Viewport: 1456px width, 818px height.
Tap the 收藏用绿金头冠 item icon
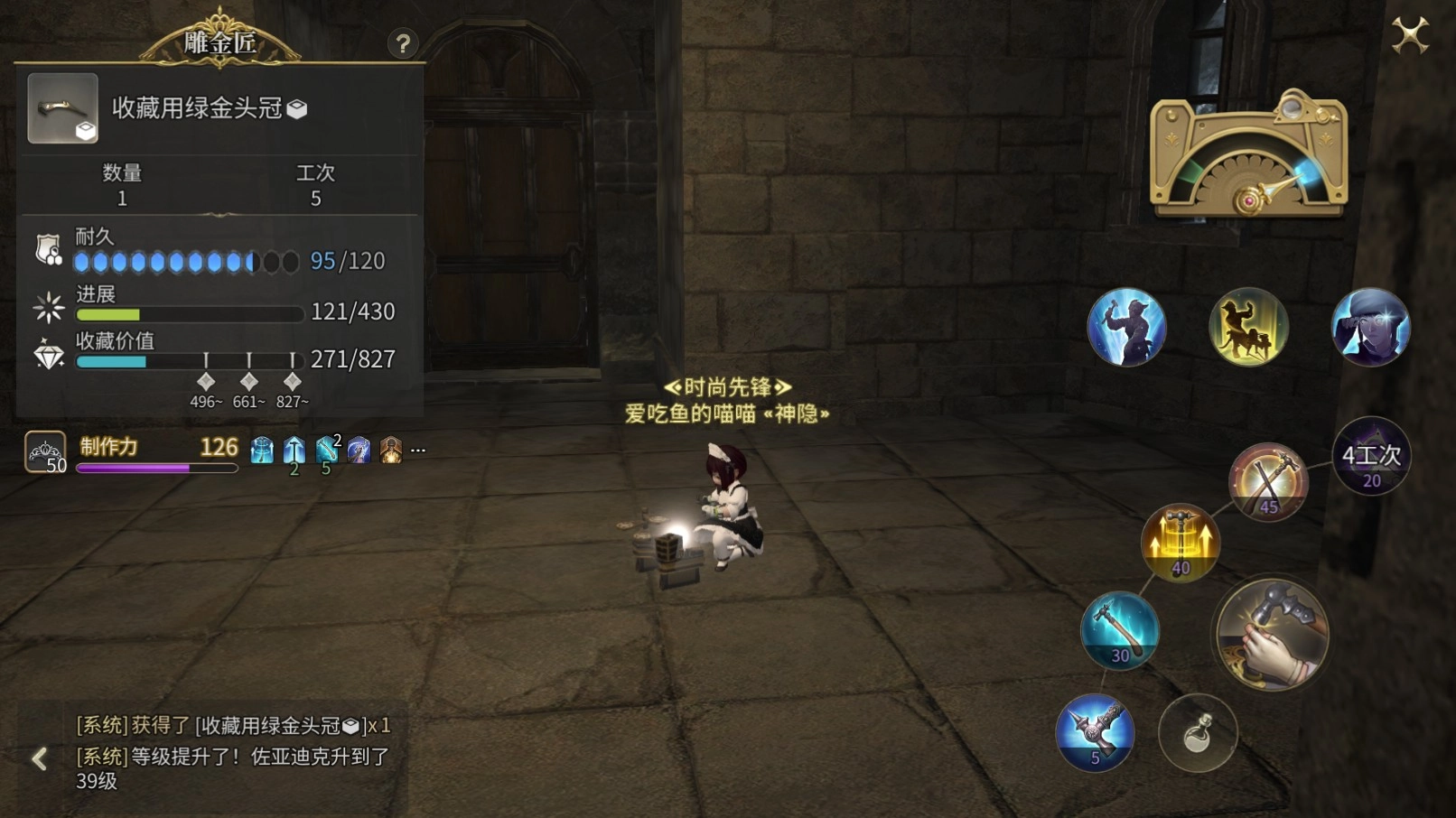click(62, 108)
